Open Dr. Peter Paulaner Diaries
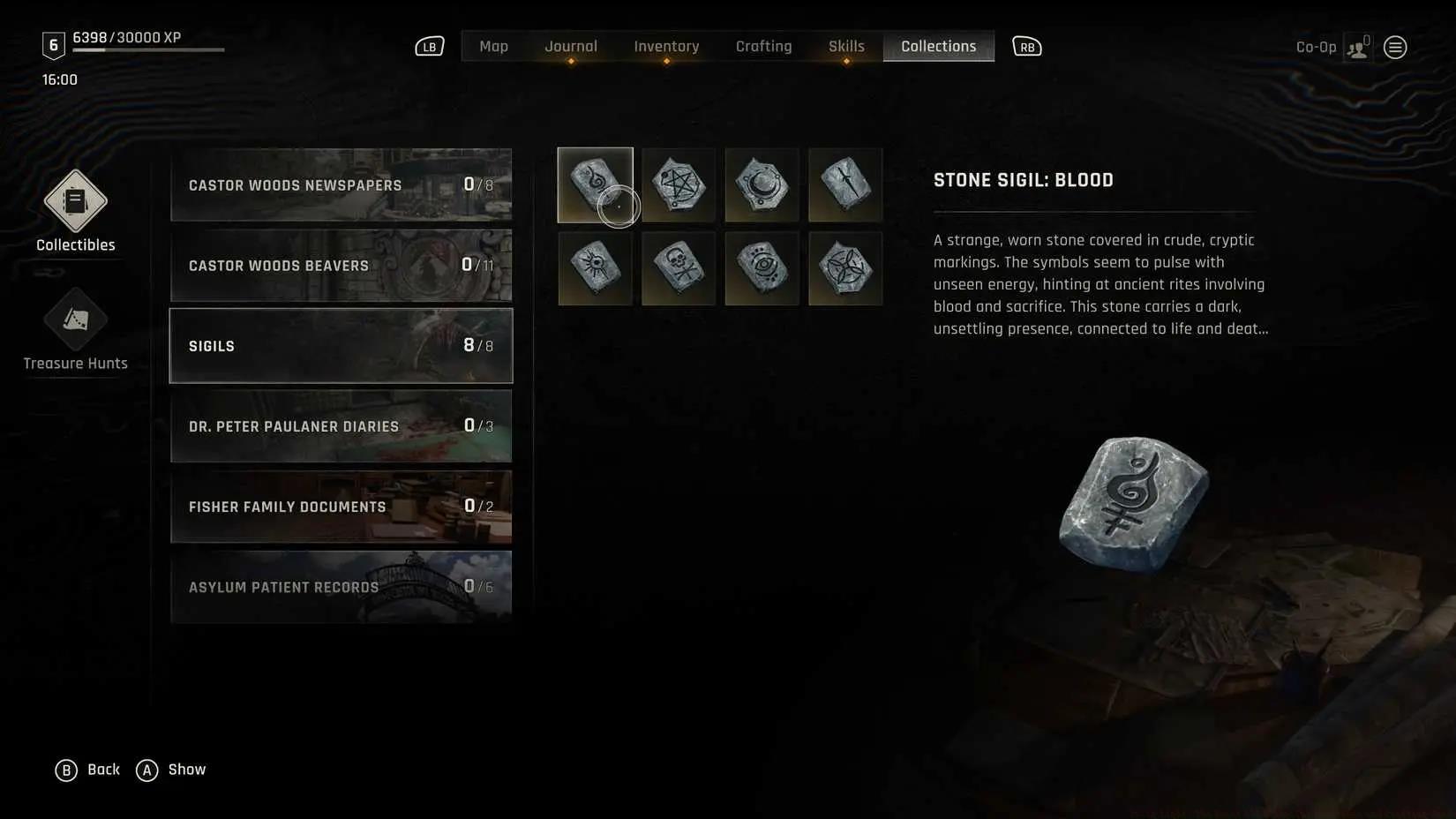This screenshot has width=1456, height=819. click(x=341, y=426)
